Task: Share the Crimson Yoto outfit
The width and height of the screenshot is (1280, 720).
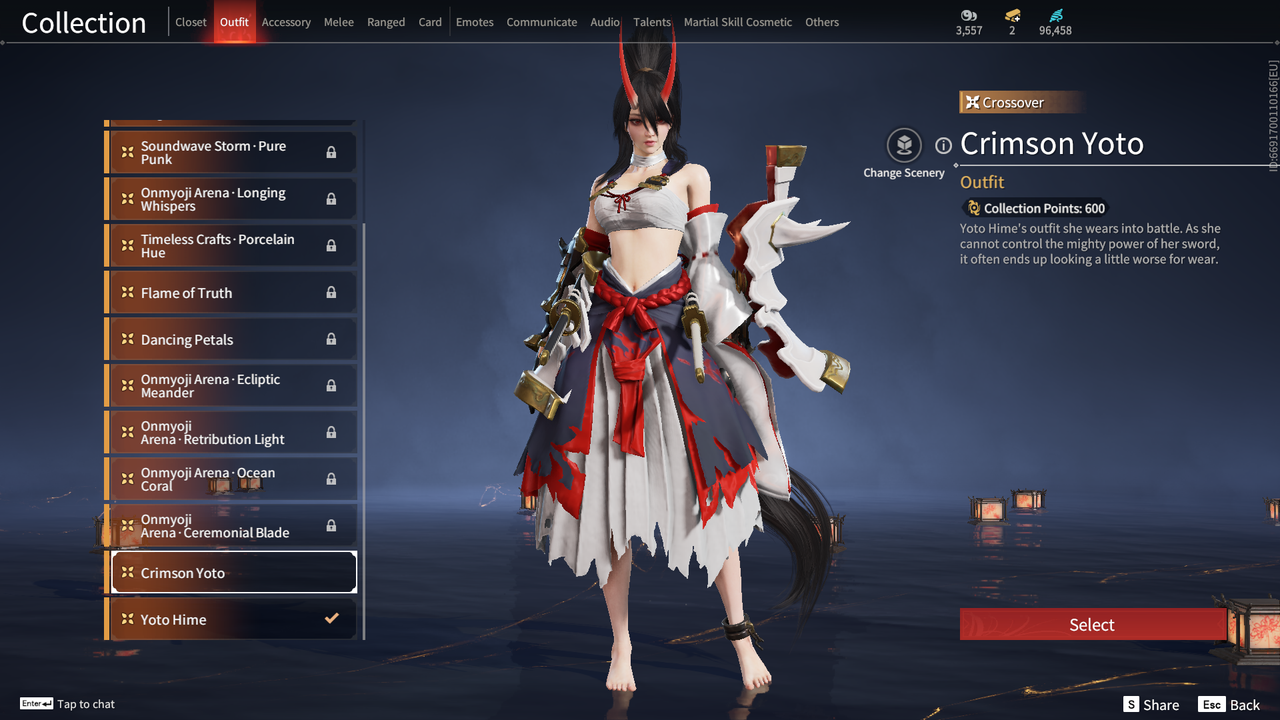Action: [1151, 705]
